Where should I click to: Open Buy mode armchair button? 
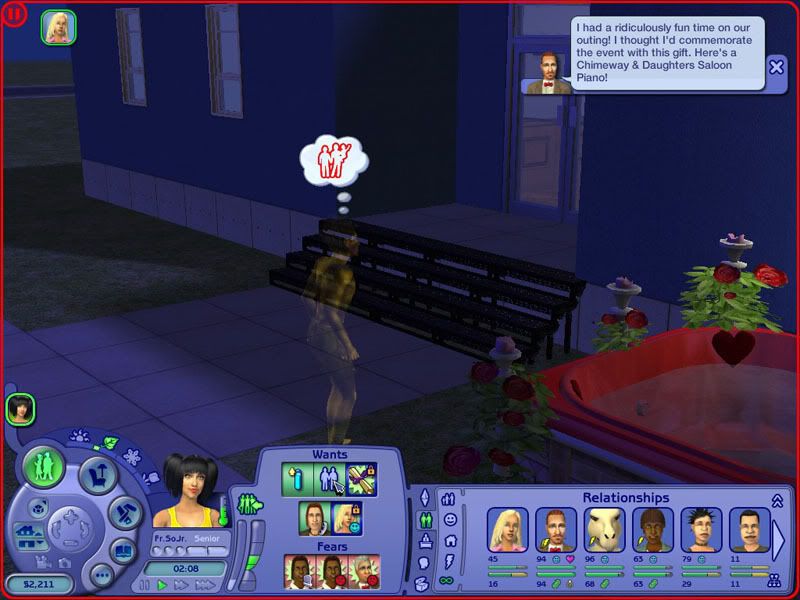click(x=99, y=474)
